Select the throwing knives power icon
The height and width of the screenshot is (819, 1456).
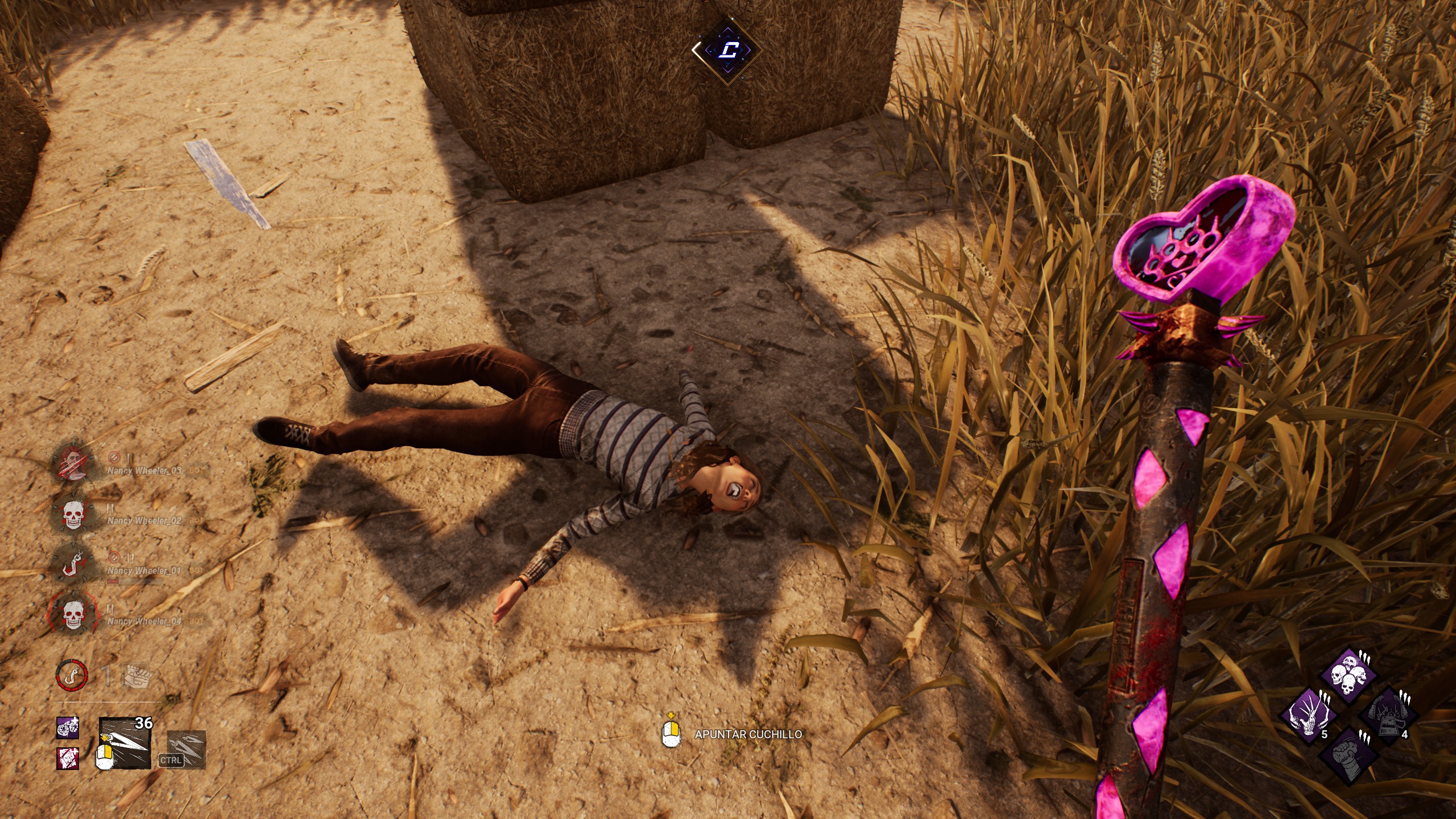coord(125,743)
